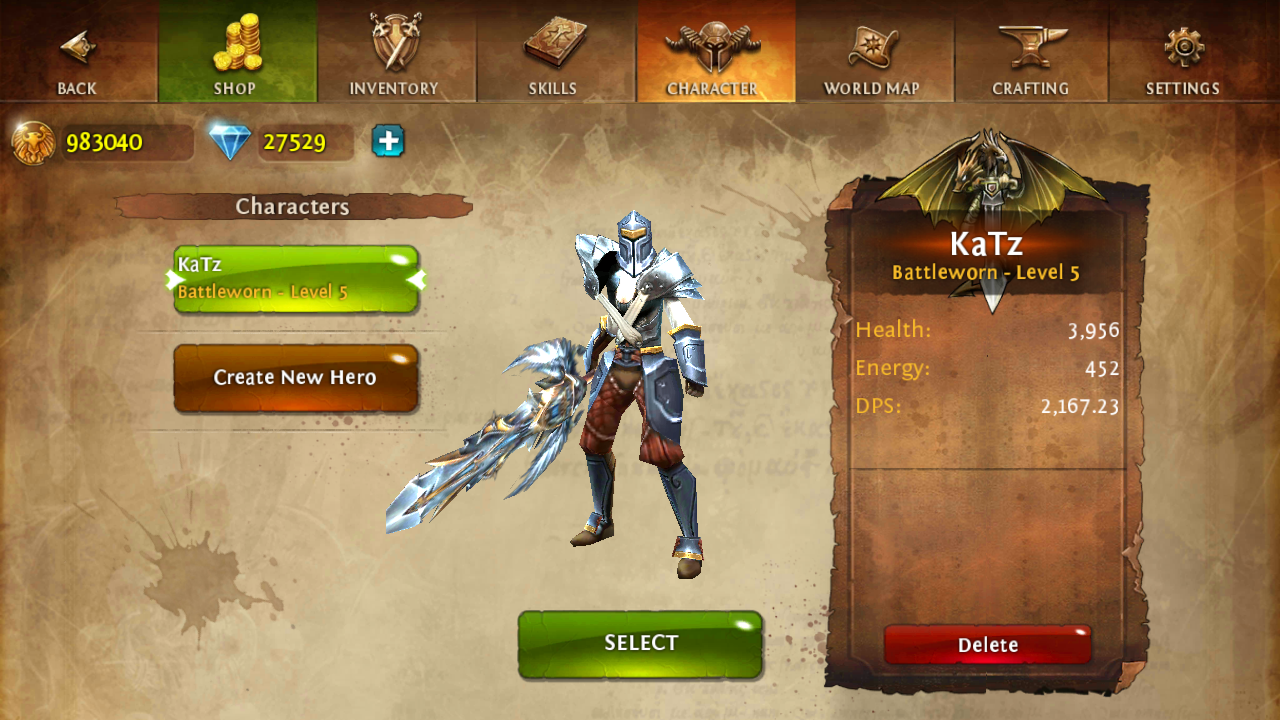Confirm hero with the green Select button
Viewport: 1280px width, 720px height.
[x=640, y=644]
